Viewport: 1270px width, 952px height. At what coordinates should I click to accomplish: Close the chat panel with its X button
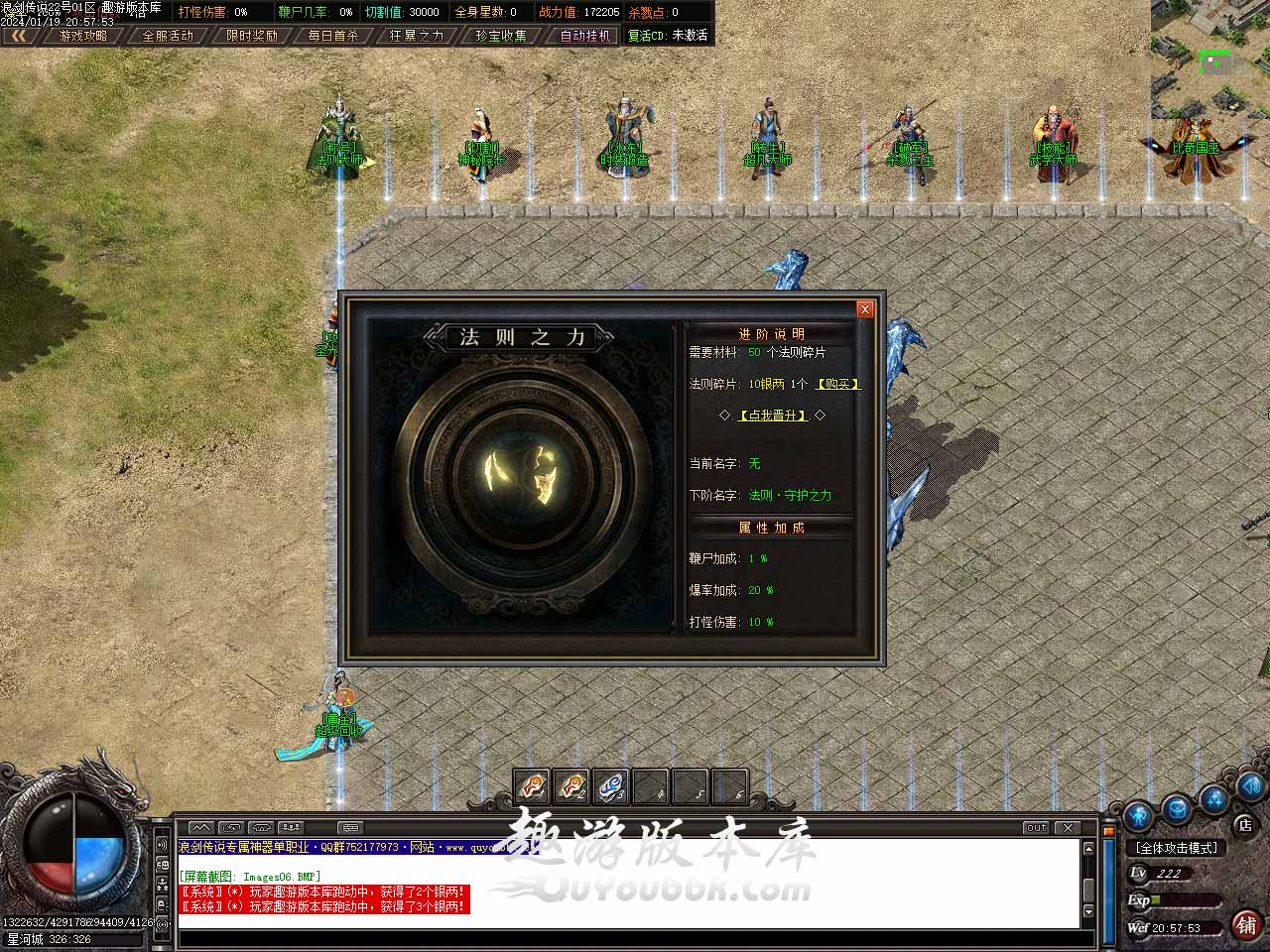pyautogui.click(x=1068, y=827)
